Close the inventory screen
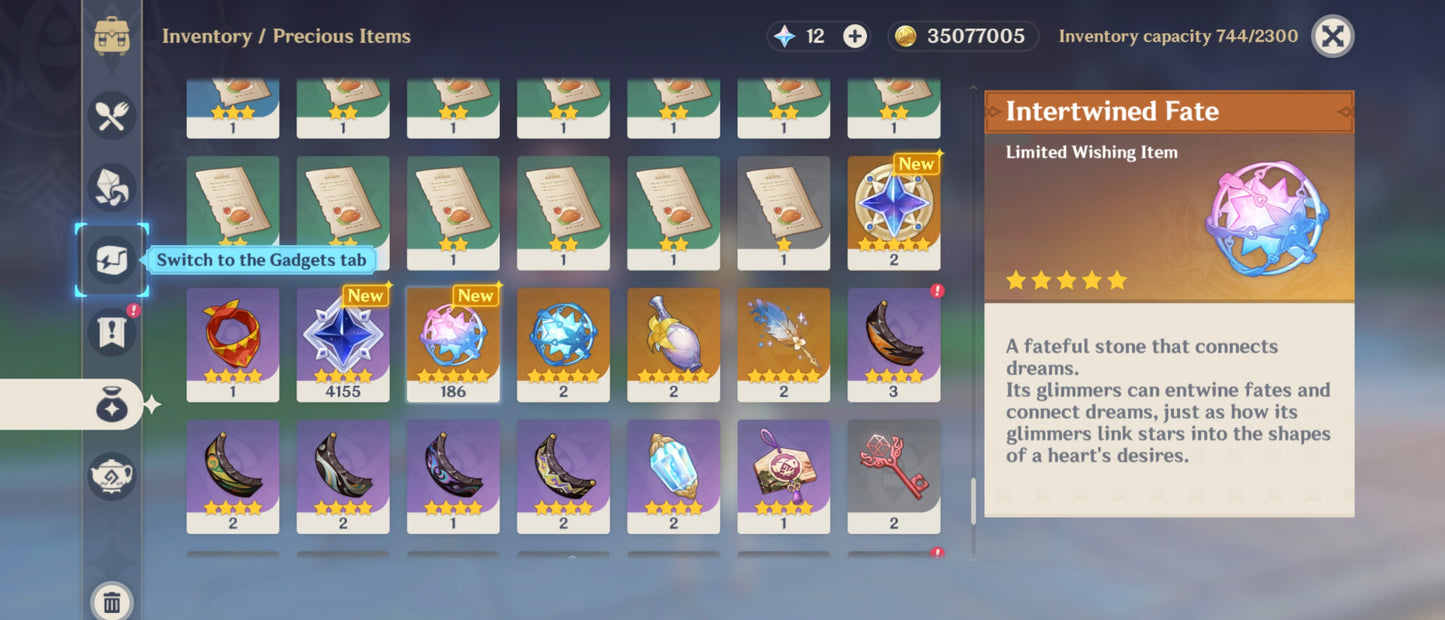Screen dimensions: 1445x620 [x=1332, y=37]
